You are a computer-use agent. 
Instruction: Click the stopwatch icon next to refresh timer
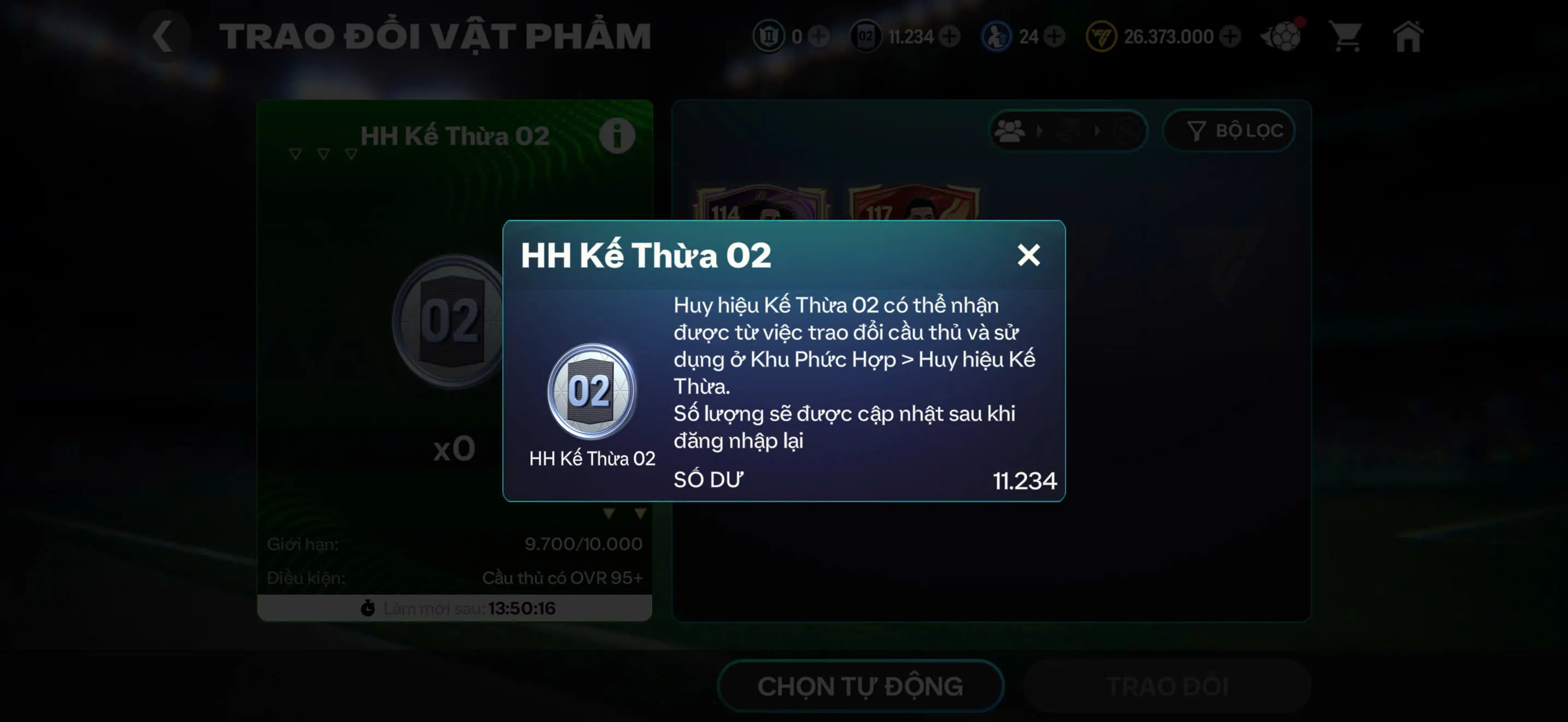click(x=369, y=607)
